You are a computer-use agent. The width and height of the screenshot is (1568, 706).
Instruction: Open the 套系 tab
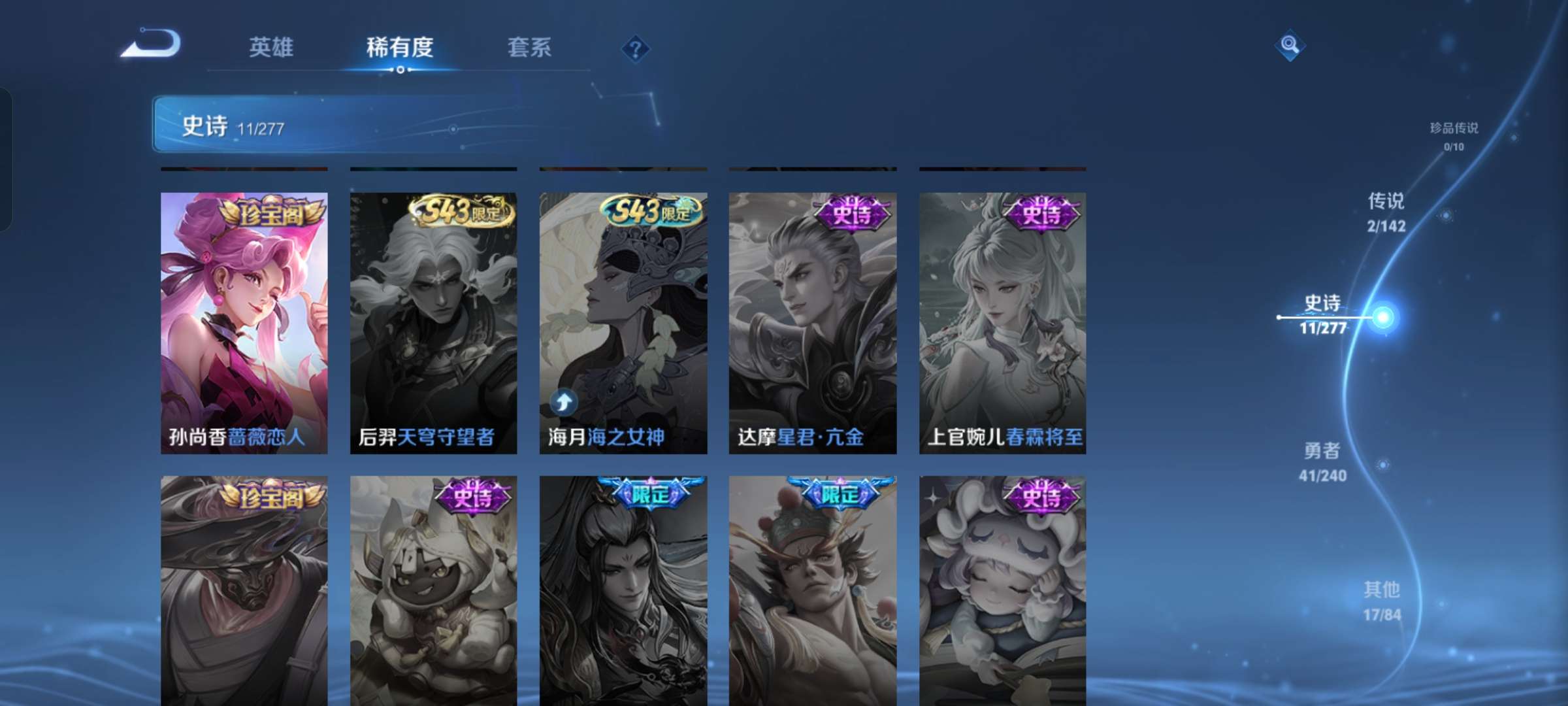coord(529,48)
